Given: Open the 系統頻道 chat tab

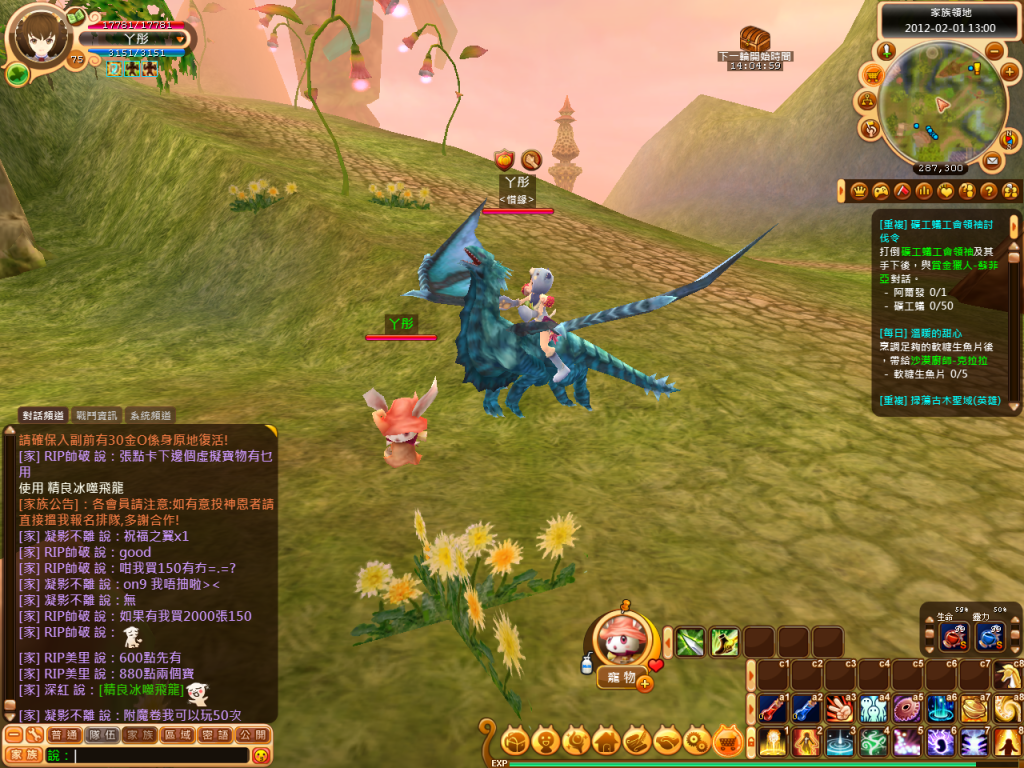Looking at the screenshot, I should click(150, 415).
